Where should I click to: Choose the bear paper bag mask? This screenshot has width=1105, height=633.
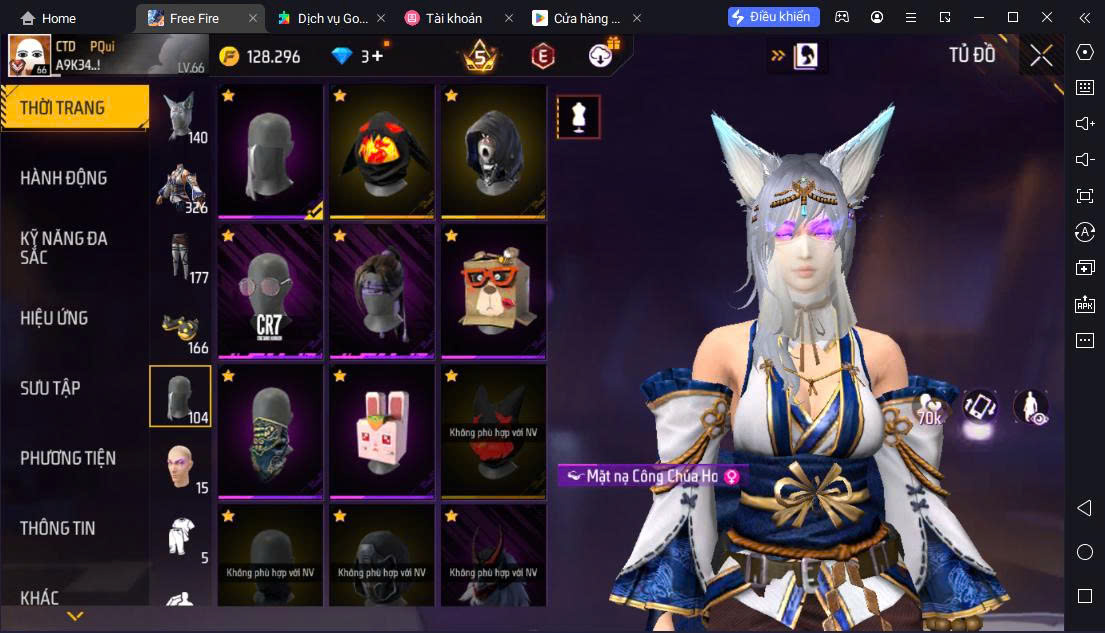tap(494, 291)
